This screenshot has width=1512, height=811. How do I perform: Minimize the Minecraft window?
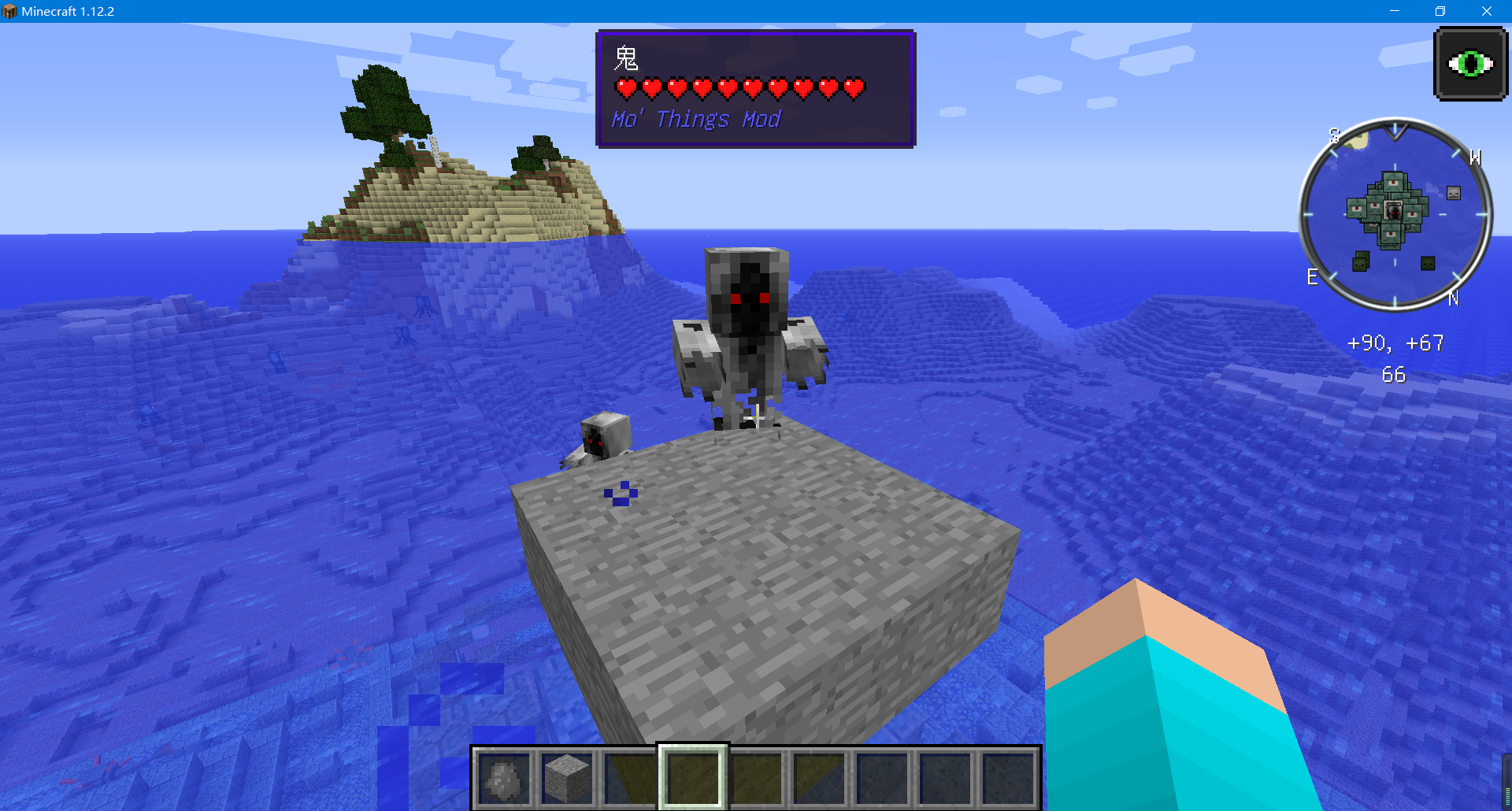[x=1394, y=11]
